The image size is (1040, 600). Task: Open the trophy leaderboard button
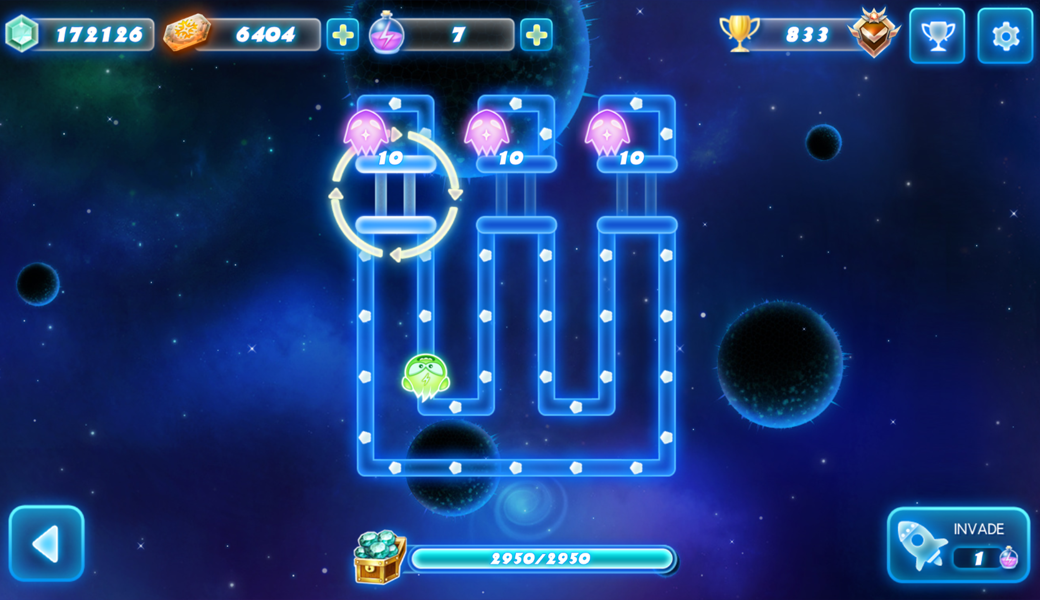936,36
